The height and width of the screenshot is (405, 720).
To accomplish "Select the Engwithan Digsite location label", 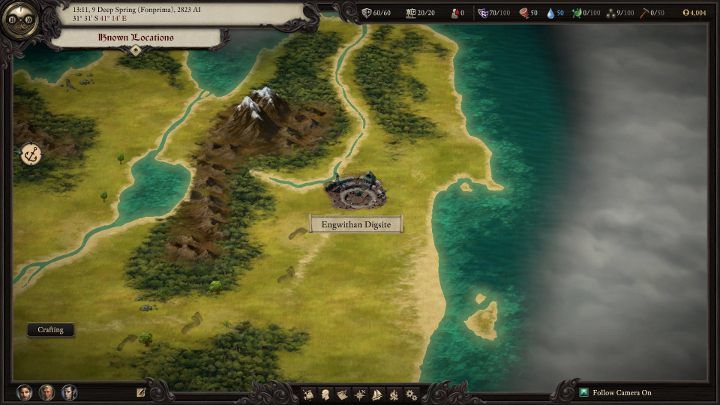I will [356, 224].
